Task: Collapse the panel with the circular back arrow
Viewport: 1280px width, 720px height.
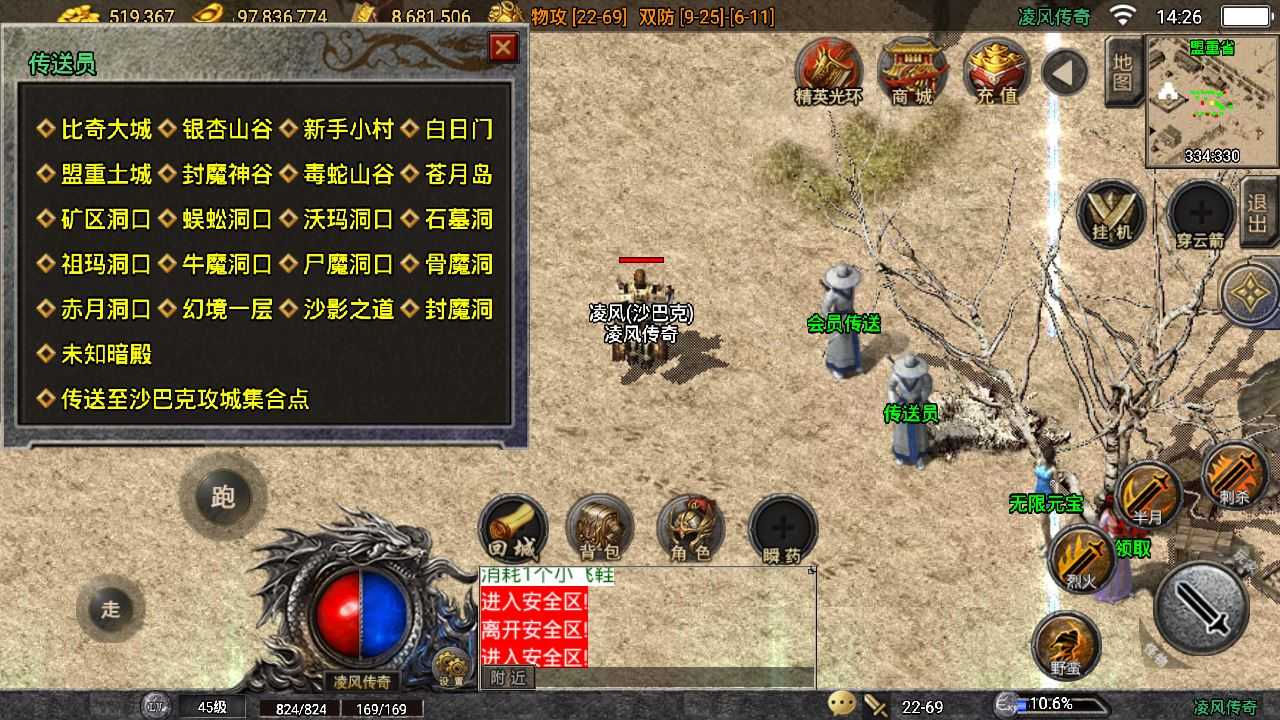Action: point(1063,70)
